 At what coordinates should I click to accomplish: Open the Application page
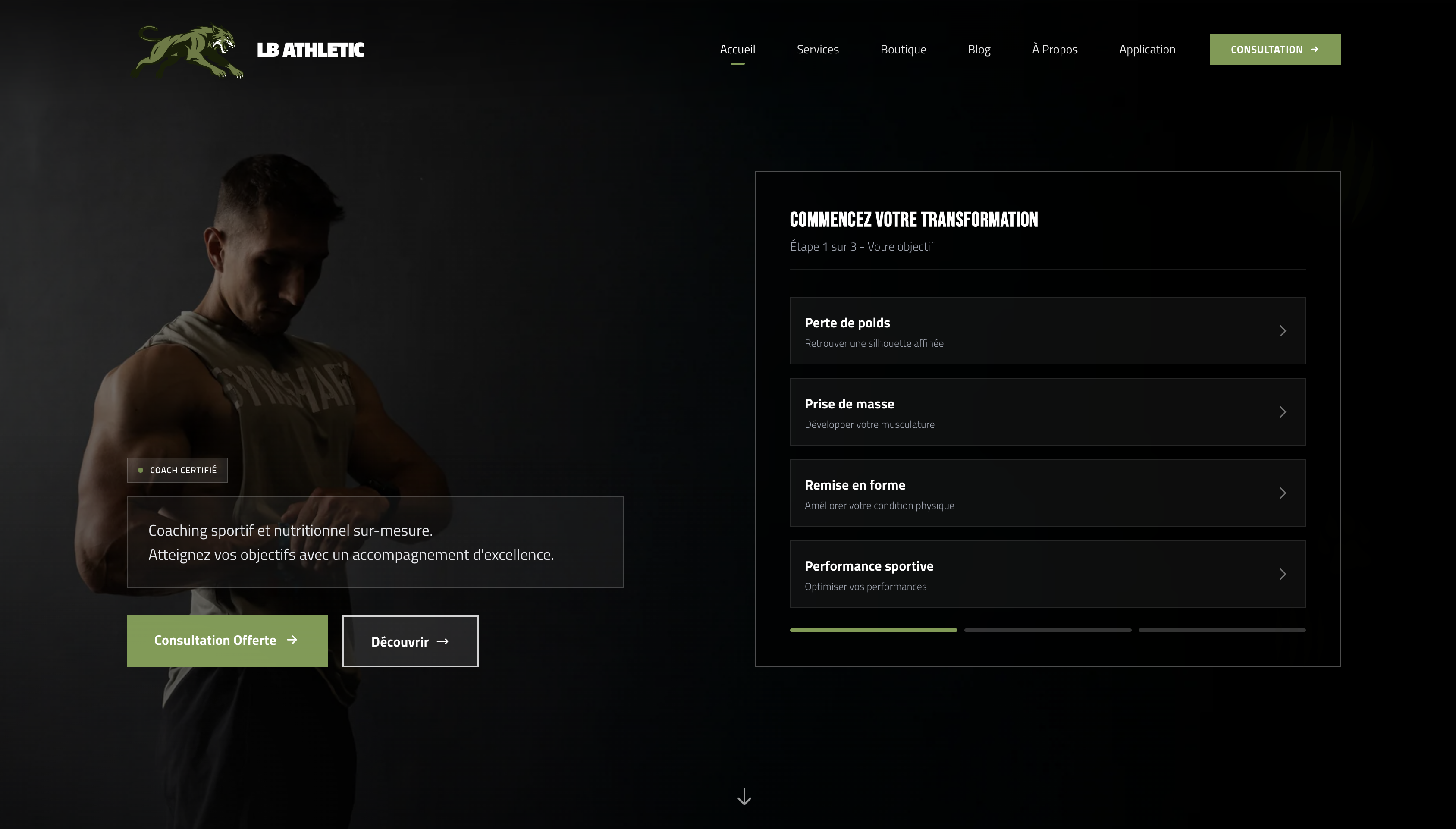click(x=1146, y=50)
